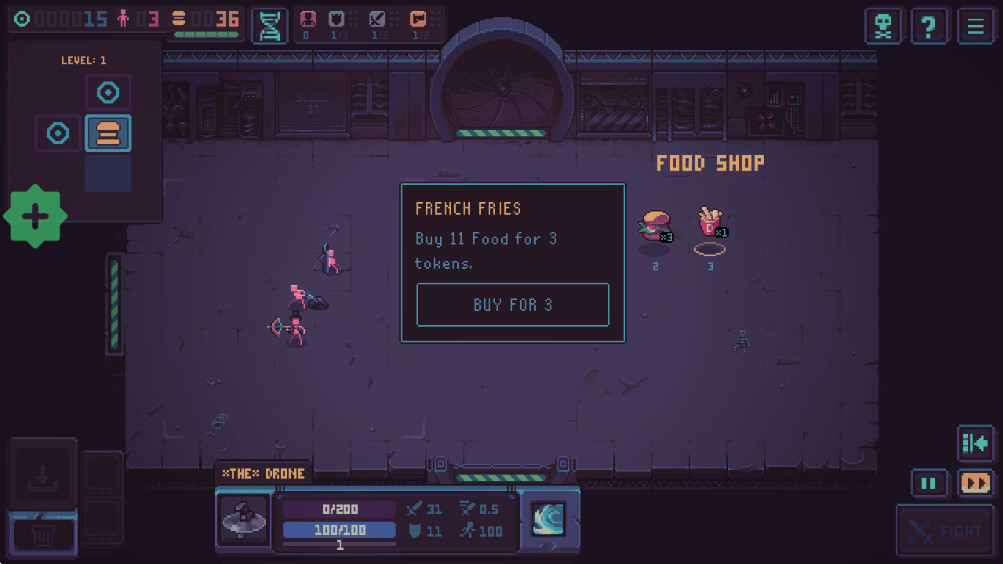This screenshot has height=564, width=1003.
Task: Select the burger item in Food Shop
Action: pyautogui.click(x=655, y=226)
